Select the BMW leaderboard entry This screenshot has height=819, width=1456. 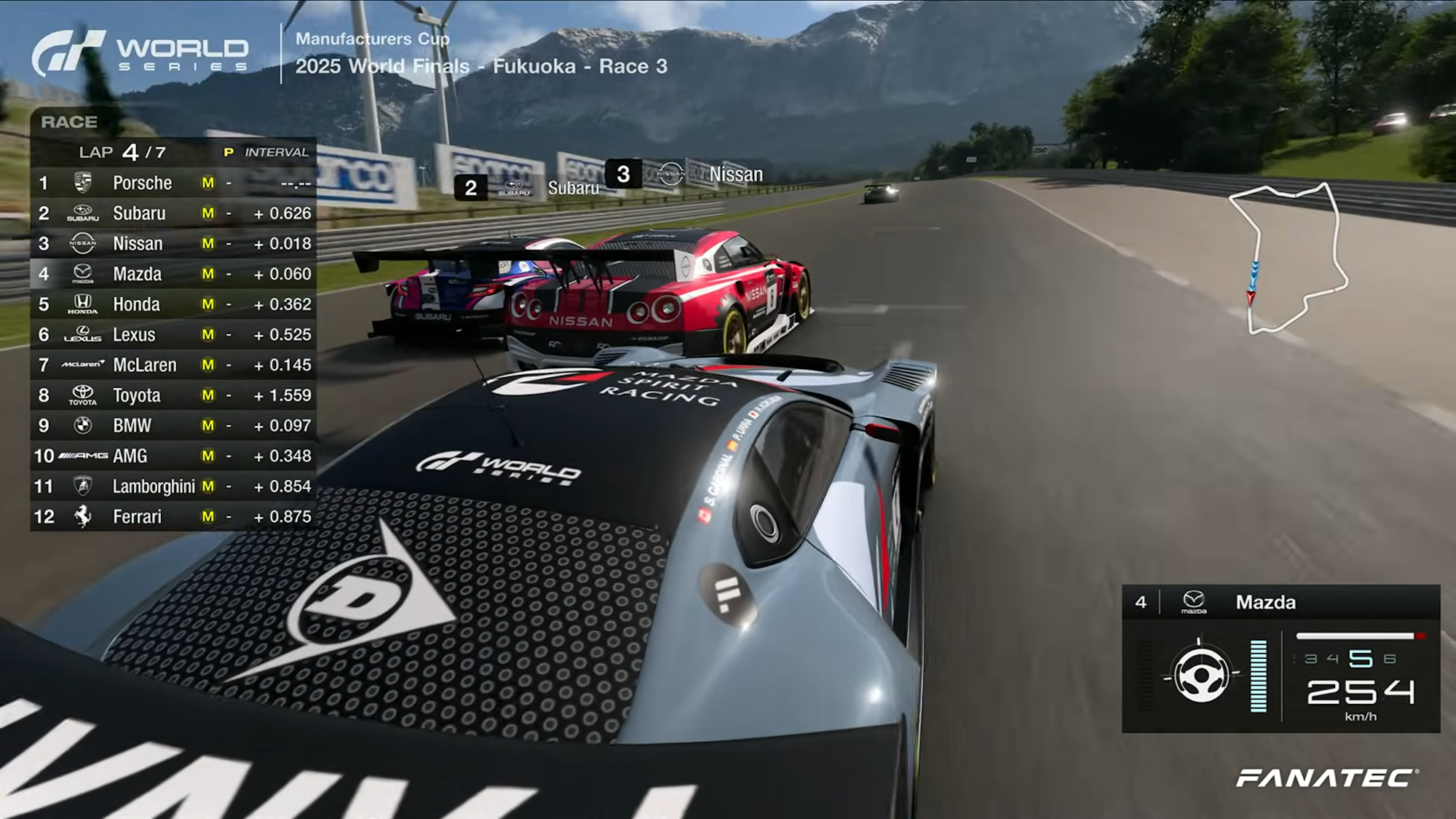pos(173,425)
